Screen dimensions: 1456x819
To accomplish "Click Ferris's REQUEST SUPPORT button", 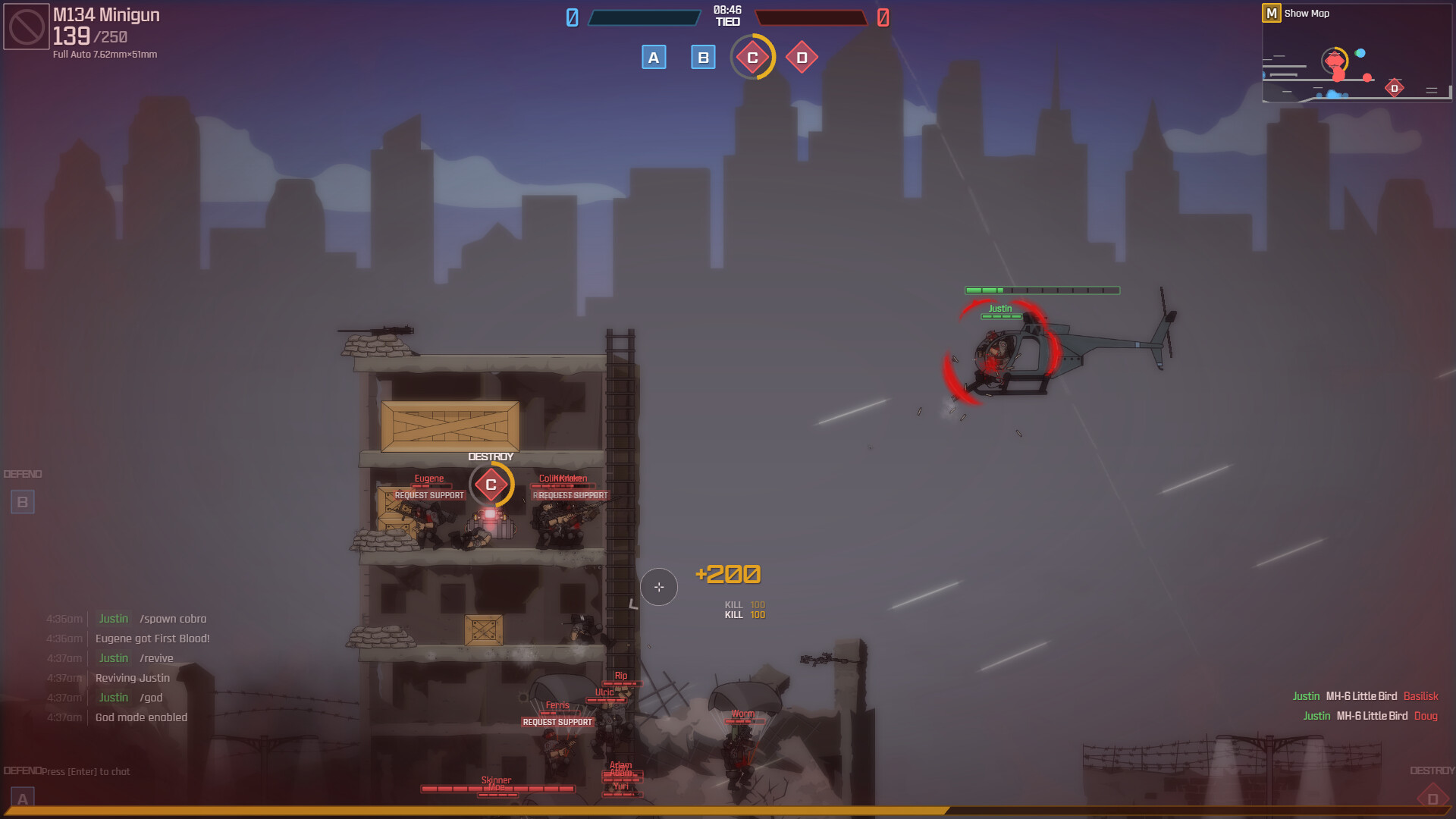I will point(557,722).
